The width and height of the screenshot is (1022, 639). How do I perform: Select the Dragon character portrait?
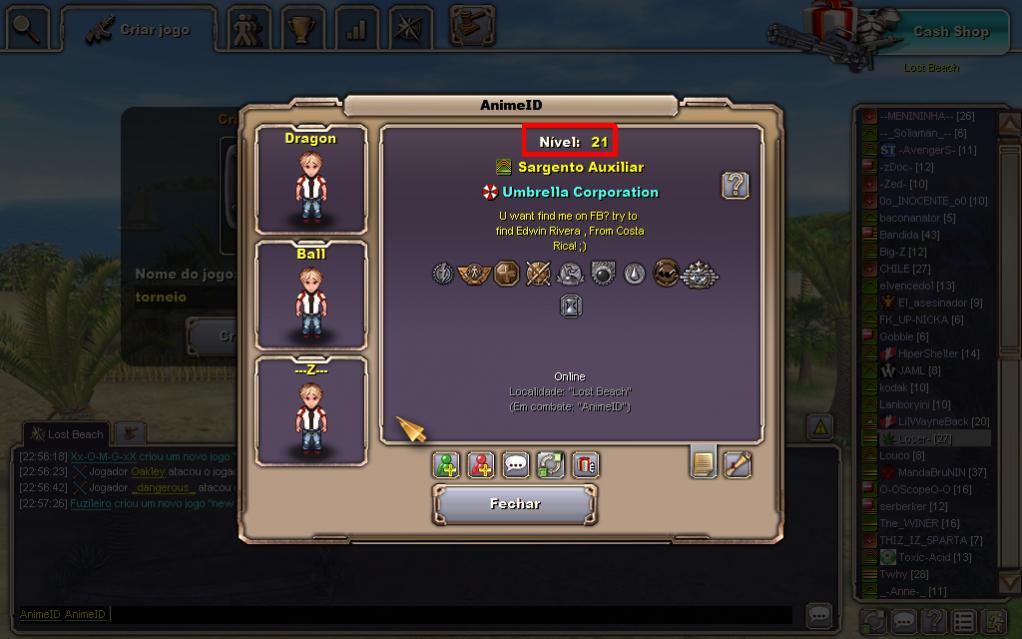(310, 180)
